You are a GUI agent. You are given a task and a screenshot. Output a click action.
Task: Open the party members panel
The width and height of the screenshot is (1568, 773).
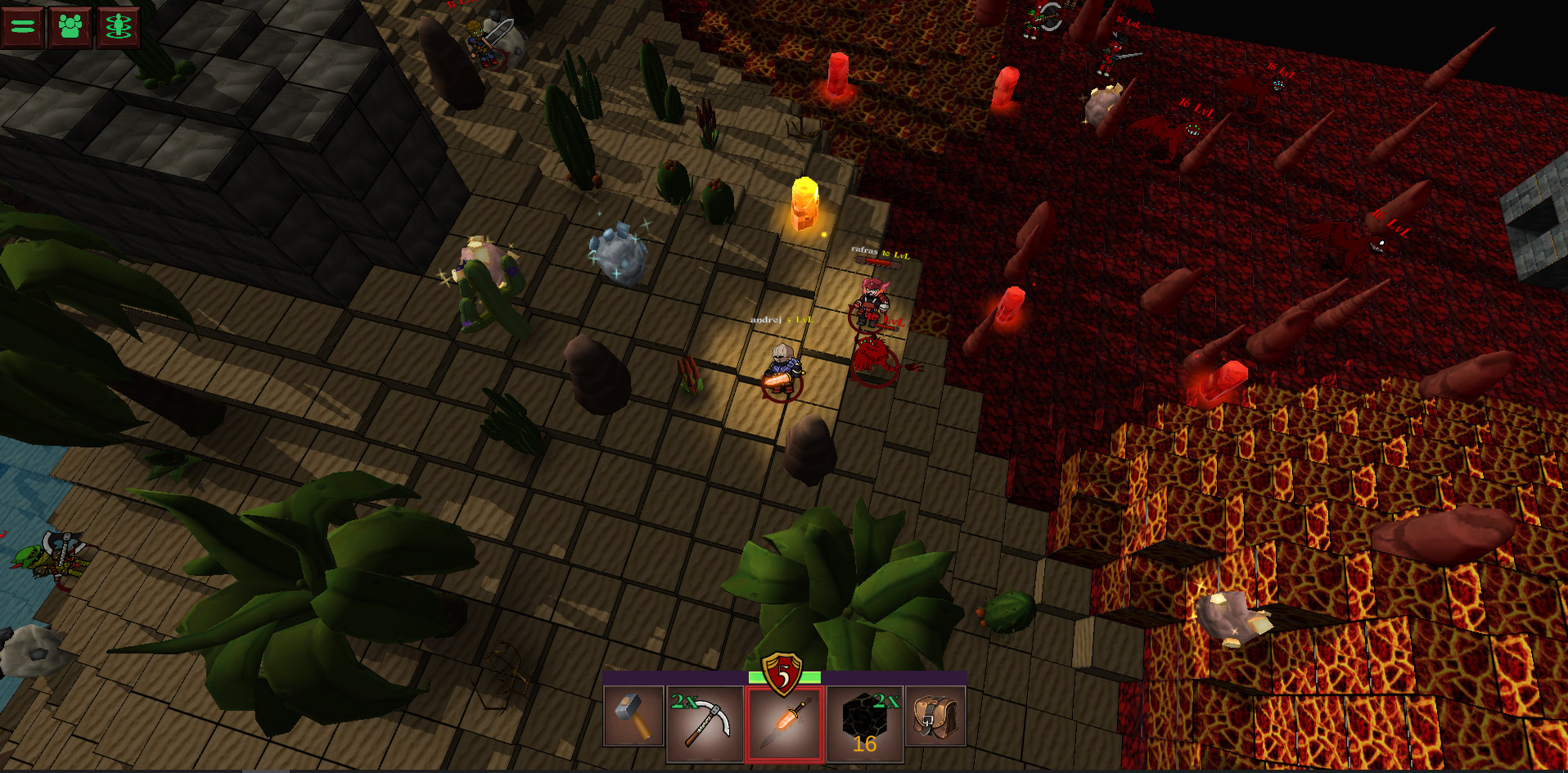pos(71,27)
